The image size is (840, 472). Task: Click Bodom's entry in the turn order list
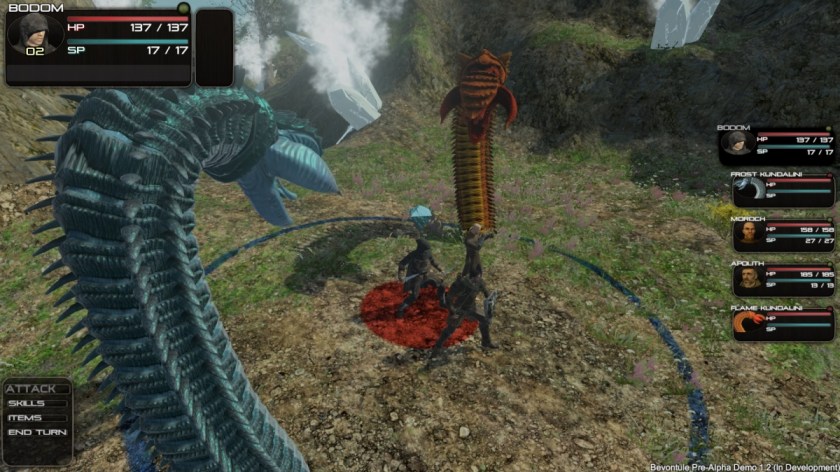(776, 145)
